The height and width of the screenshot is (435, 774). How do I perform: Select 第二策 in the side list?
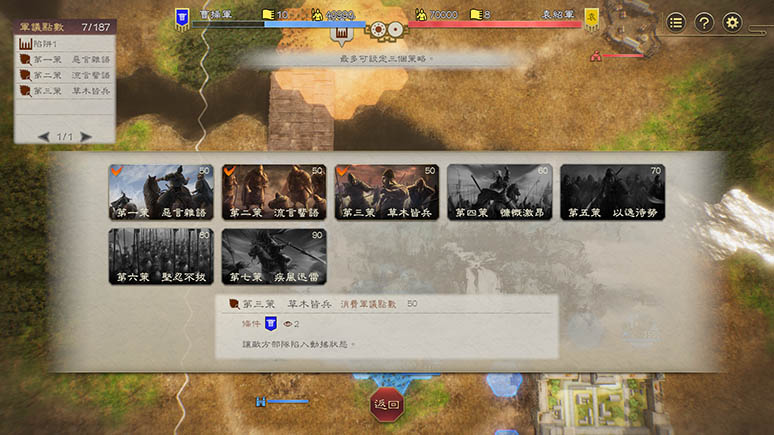point(65,75)
